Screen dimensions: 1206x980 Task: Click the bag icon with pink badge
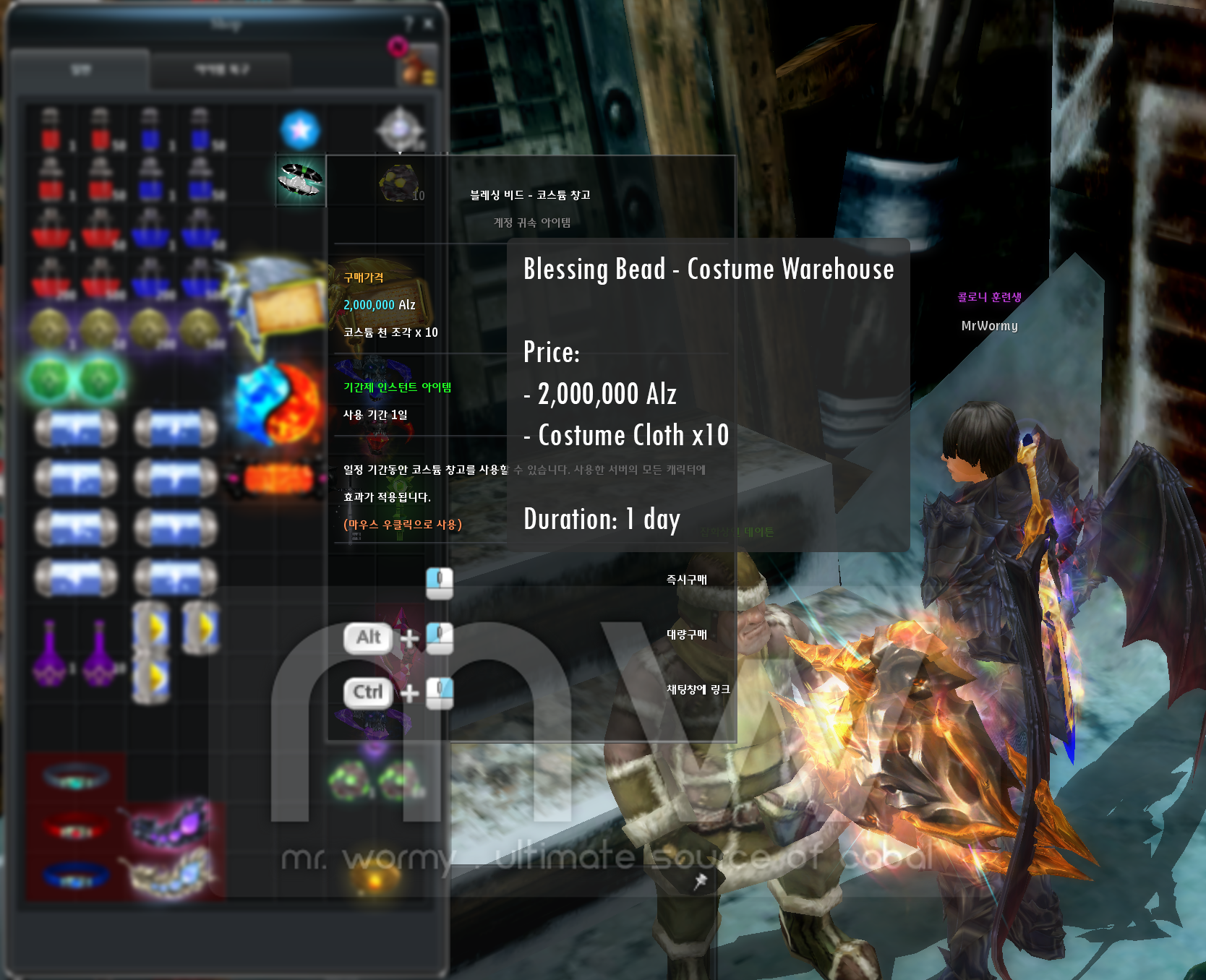click(x=416, y=64)
